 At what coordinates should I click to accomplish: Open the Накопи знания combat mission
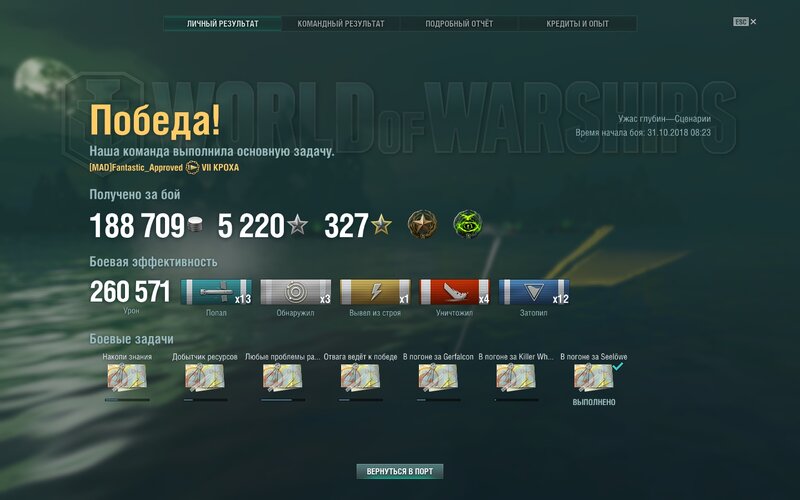127,377
